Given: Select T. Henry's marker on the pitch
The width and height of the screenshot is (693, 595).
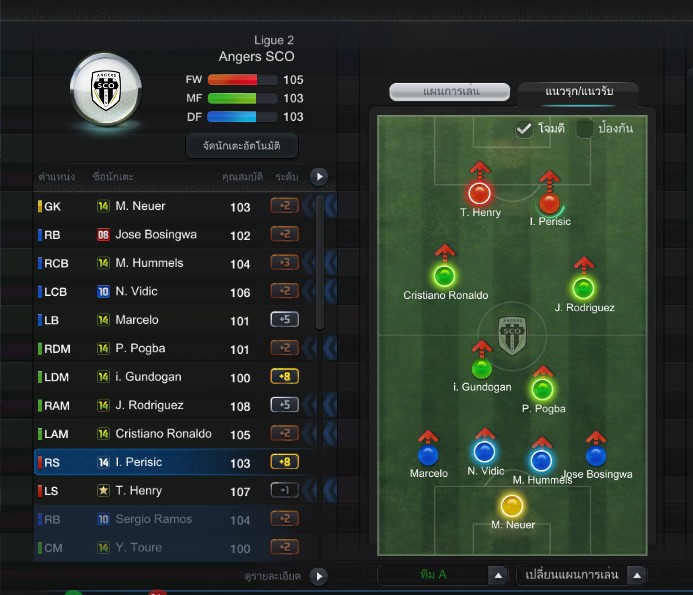Looking at the screenshot, I should (479, 192).
